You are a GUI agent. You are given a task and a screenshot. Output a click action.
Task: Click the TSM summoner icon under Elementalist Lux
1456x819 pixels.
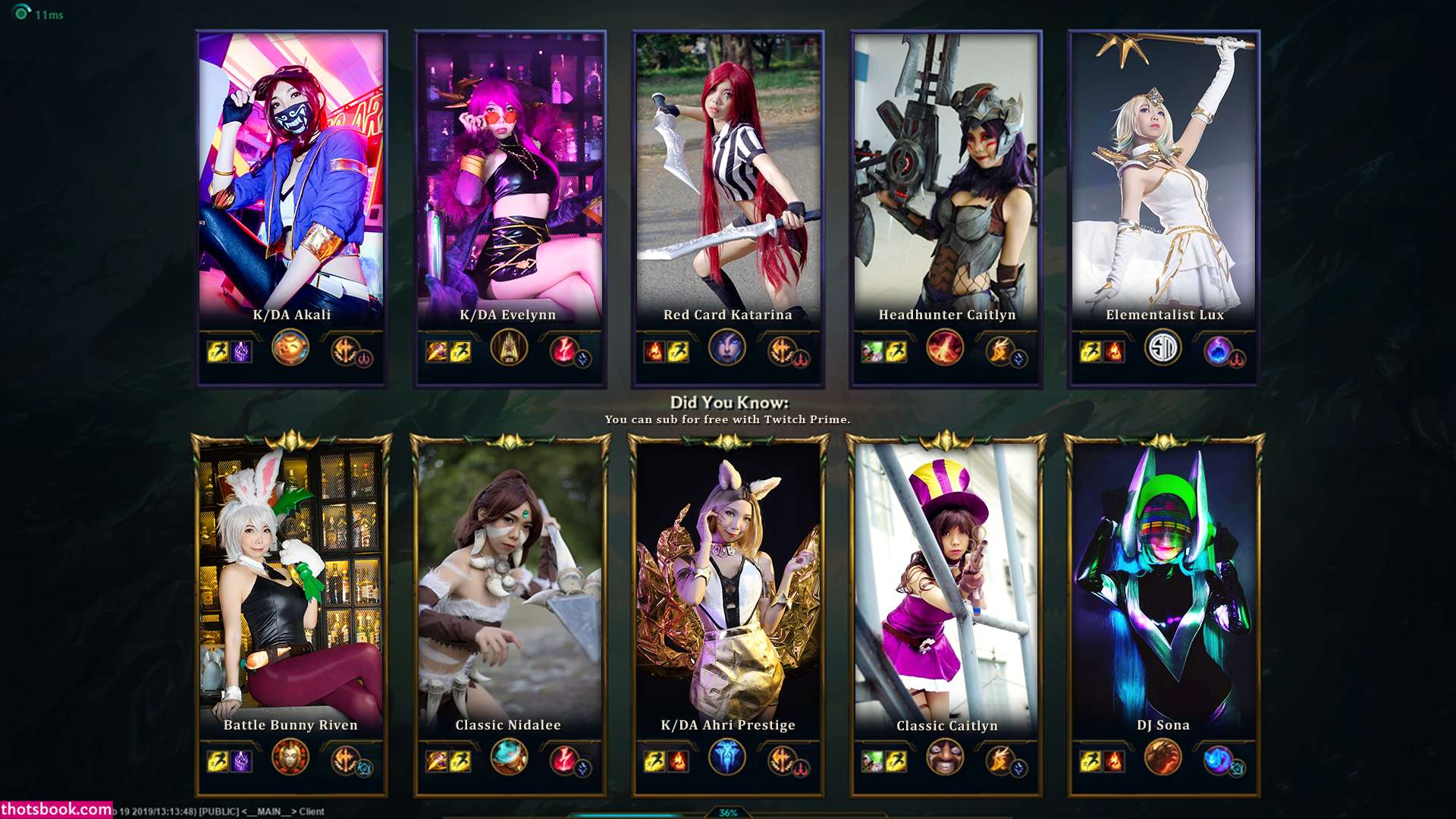coord(1163,348)
